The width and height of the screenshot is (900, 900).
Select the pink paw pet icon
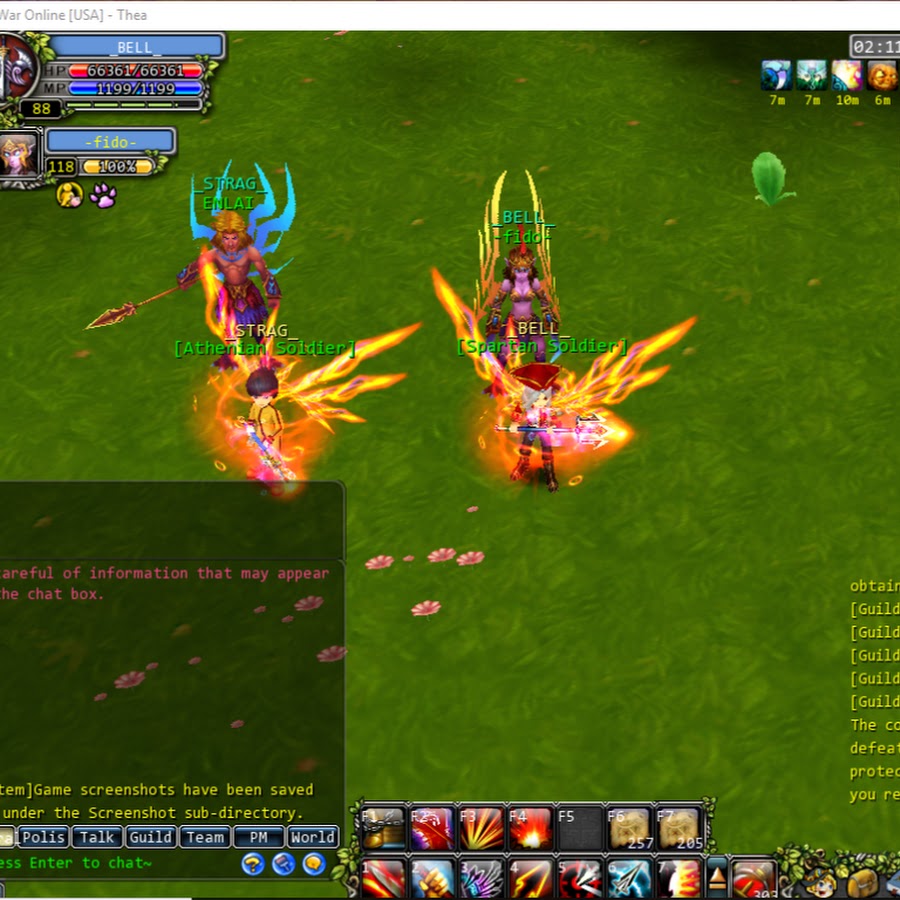coord(103,195)
